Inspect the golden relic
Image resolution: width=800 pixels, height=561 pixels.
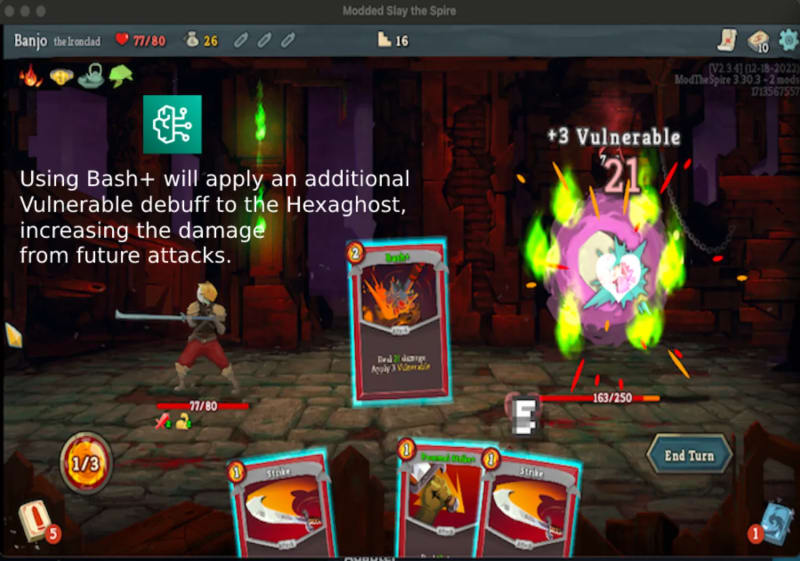tap(61, 76)
